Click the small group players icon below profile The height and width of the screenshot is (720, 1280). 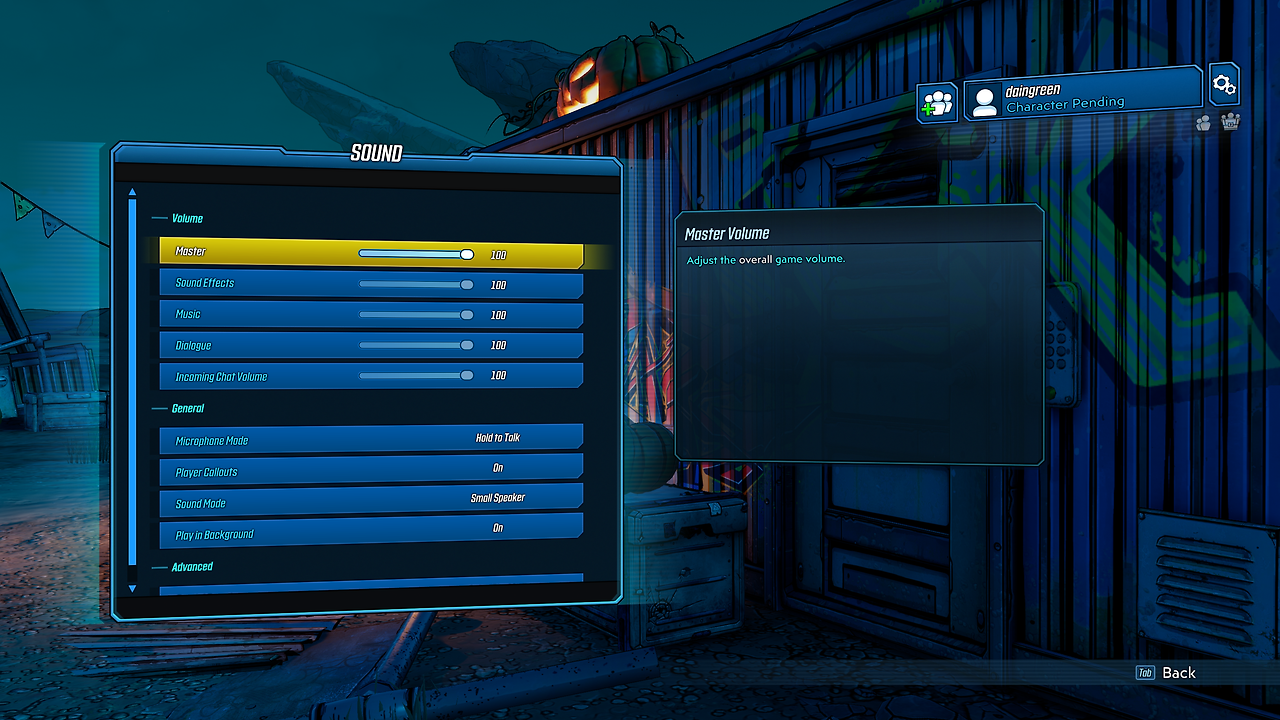[x=1203, y=122]
